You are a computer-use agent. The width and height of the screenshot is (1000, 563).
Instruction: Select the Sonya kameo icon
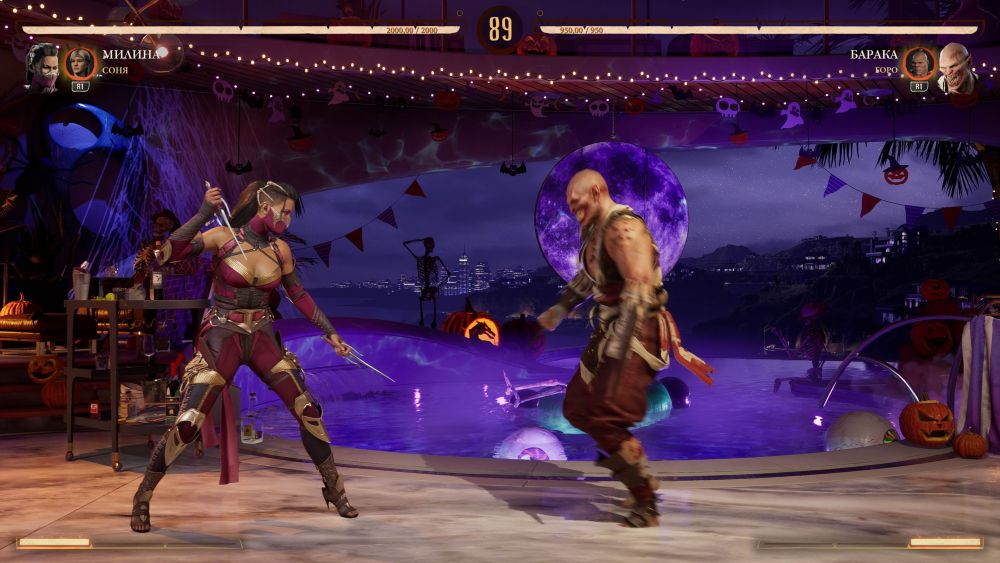(80, 64)
